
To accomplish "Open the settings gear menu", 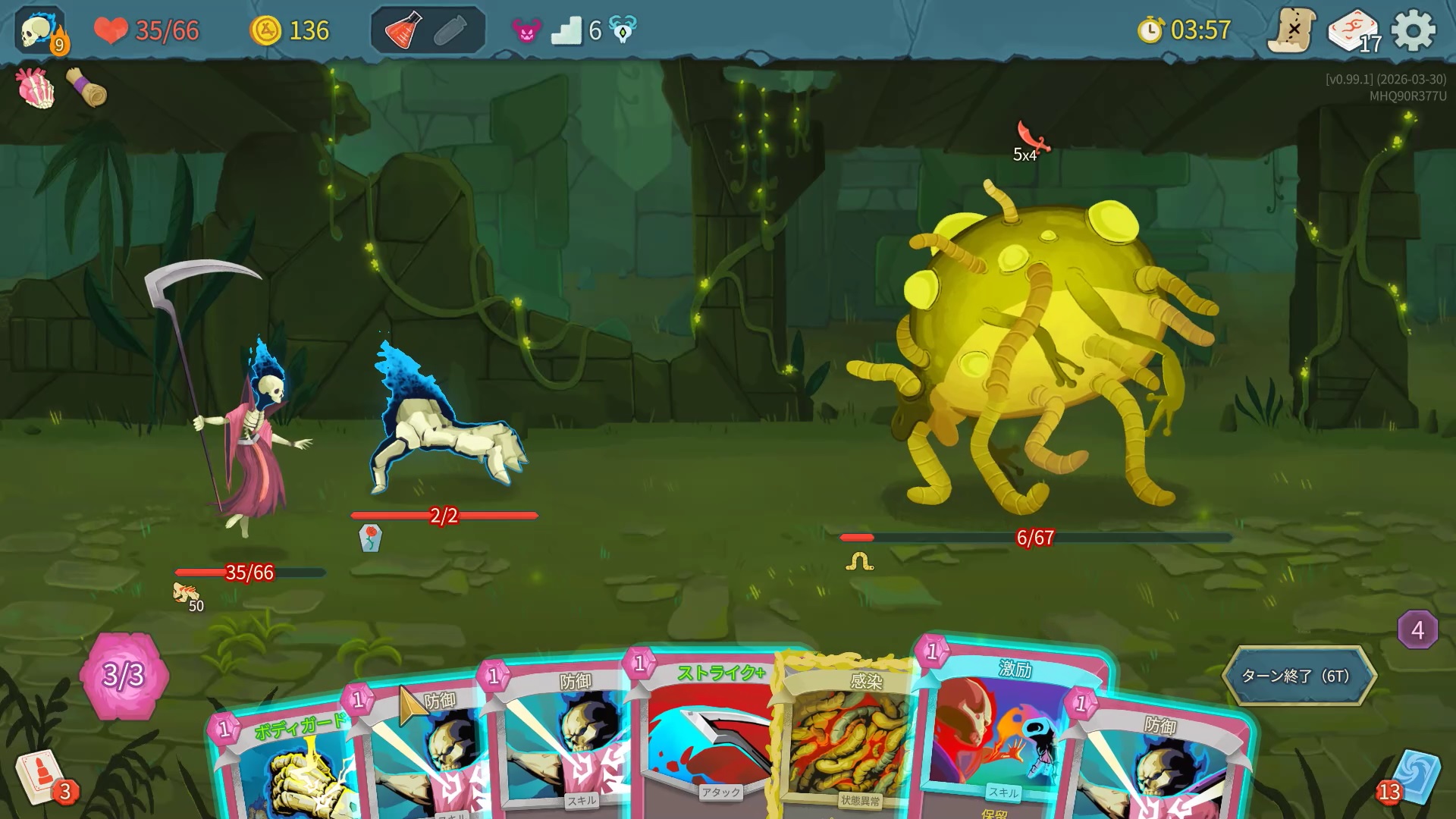I will pyautogui.click(x=1414, y=31).
